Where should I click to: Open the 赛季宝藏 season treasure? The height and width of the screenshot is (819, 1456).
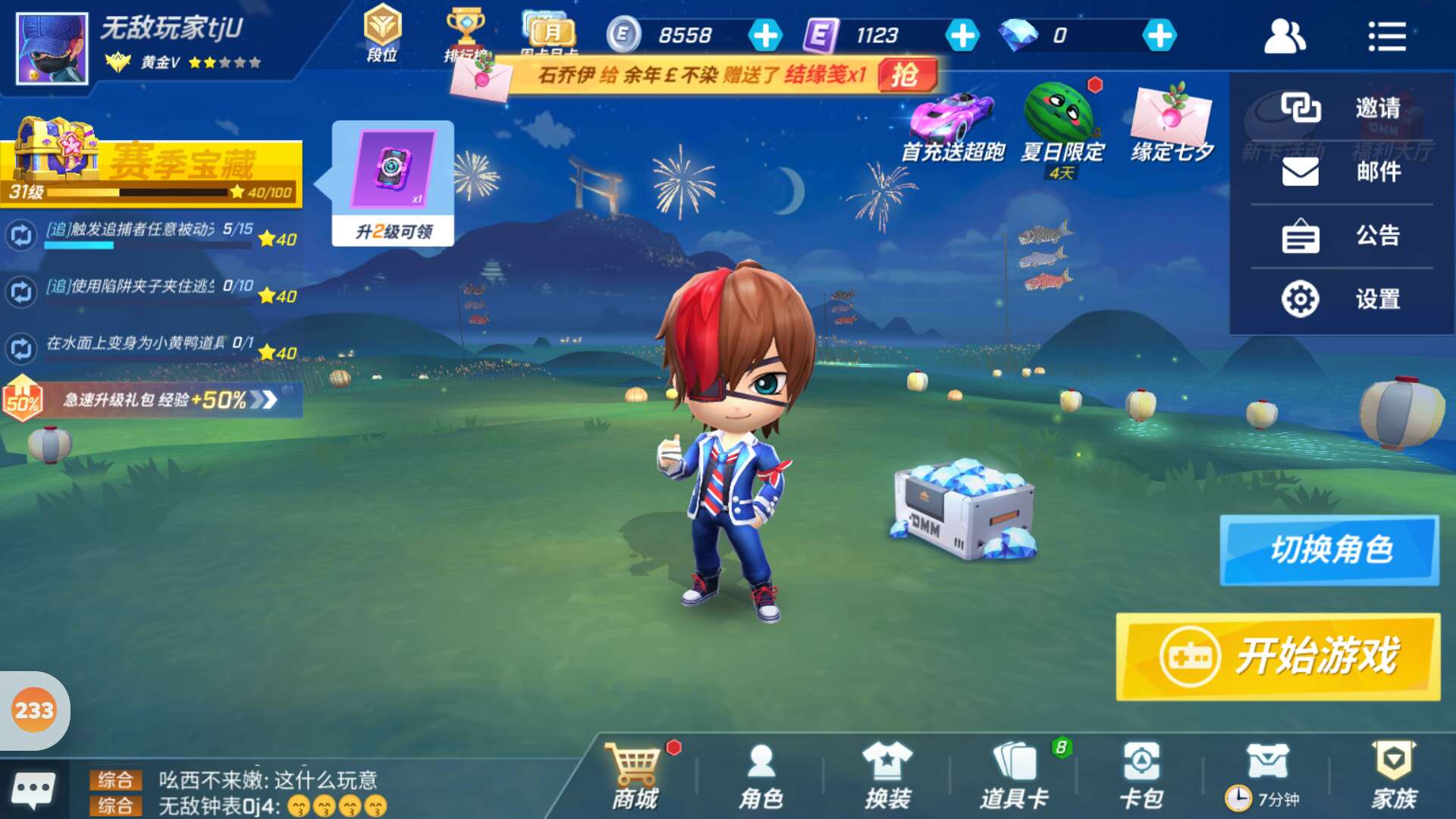pos(152,163)
